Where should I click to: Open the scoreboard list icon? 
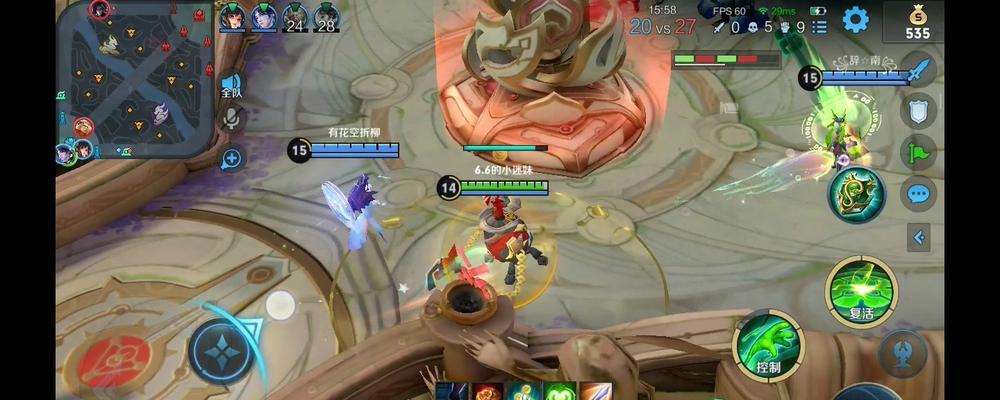819,27
